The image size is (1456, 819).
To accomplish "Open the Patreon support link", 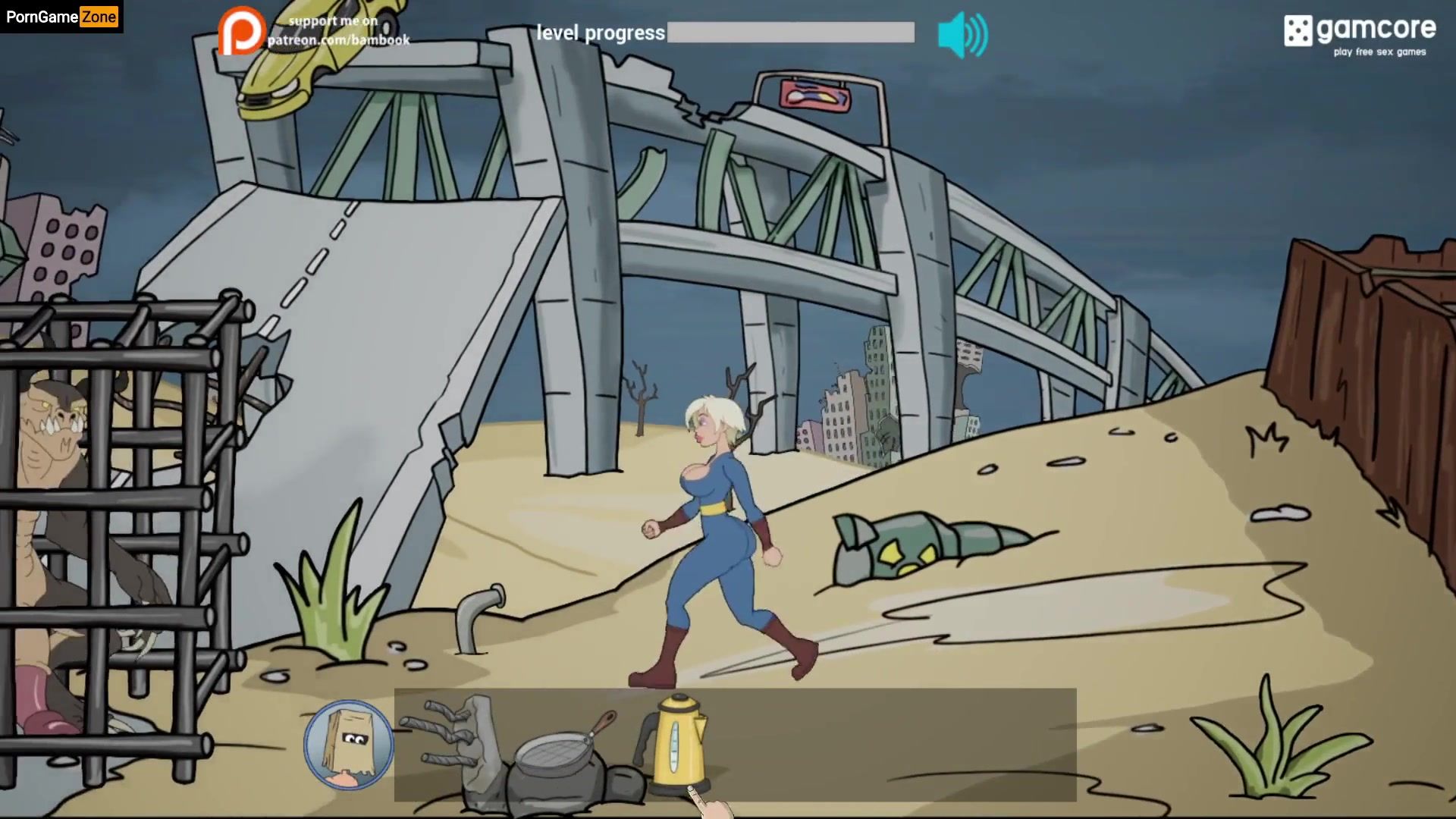I will point(314,31).
